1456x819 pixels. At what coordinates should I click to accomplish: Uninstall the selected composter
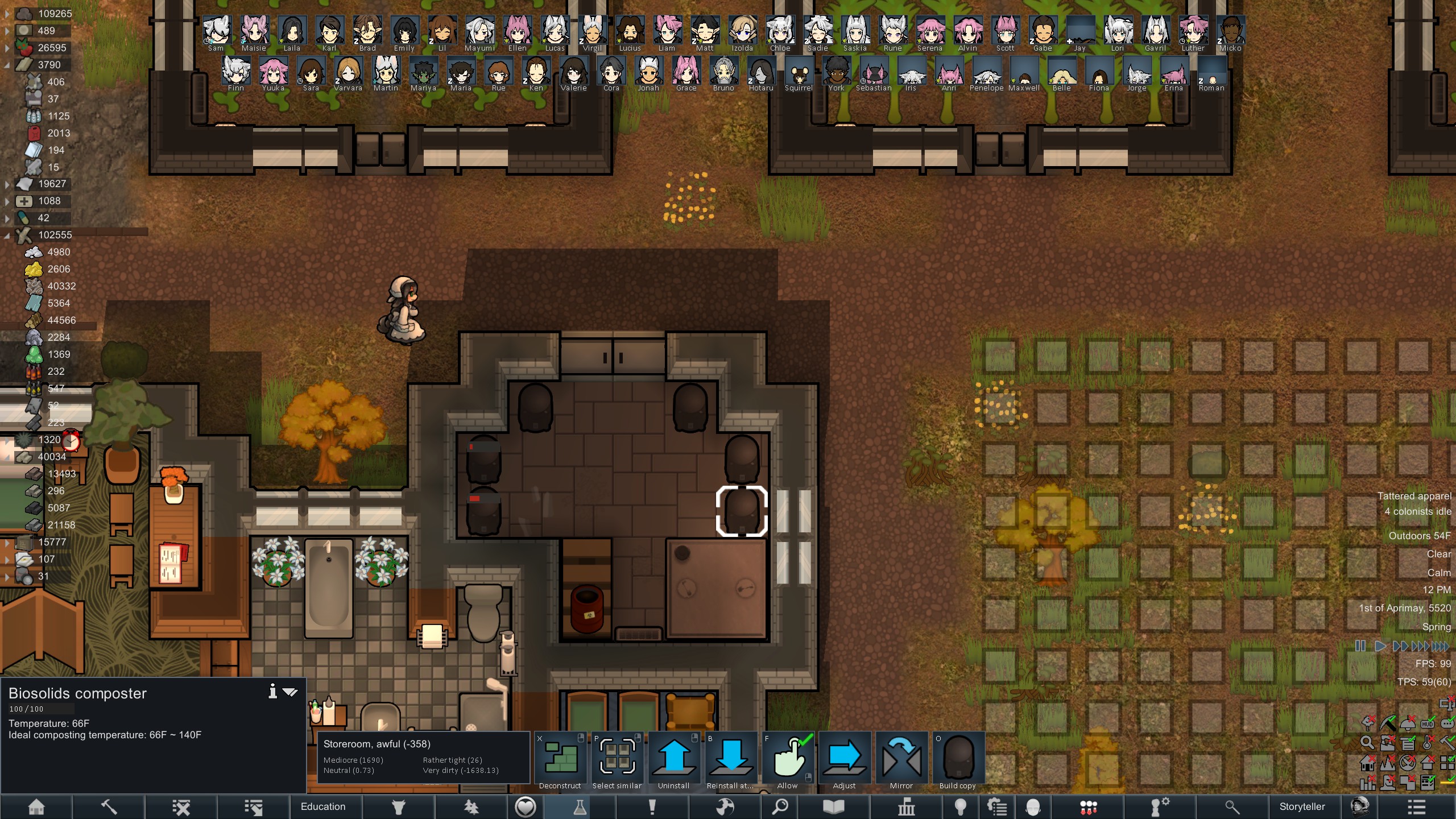pyautogui.click(x=674, y=760)
